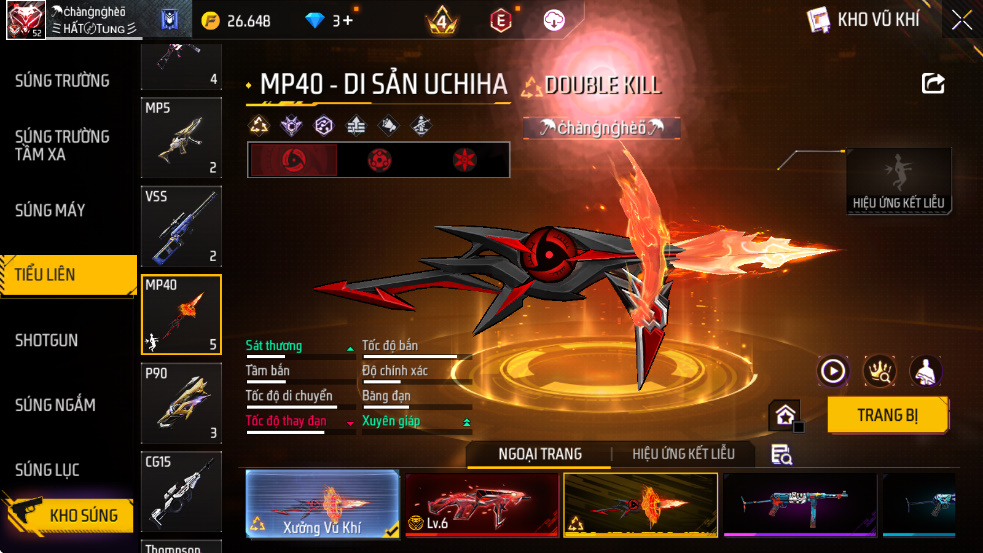Select the Xưởng Vũ Khí skin thumbnail

pos(322,504)
